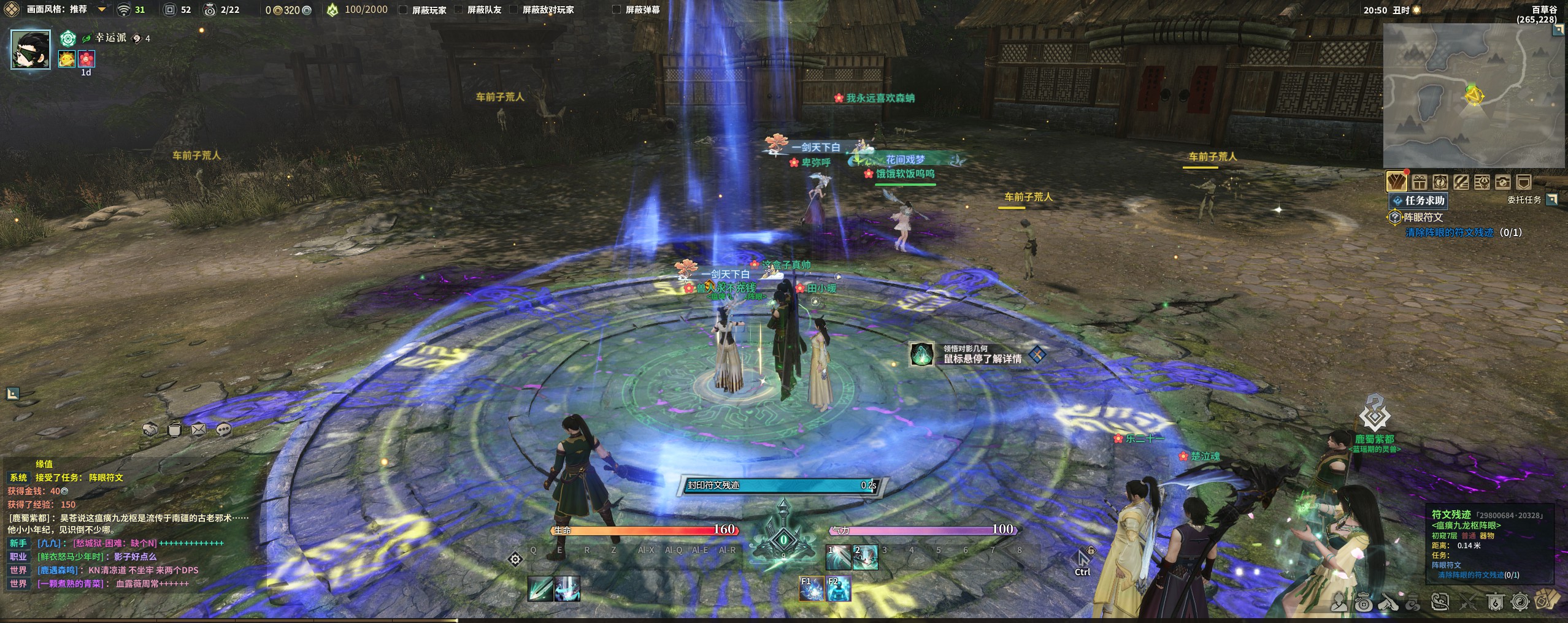Select the 阵眼符文 quest tracker entry
This screenshot has width=1568, height=623.
(x=1423, y=217)
